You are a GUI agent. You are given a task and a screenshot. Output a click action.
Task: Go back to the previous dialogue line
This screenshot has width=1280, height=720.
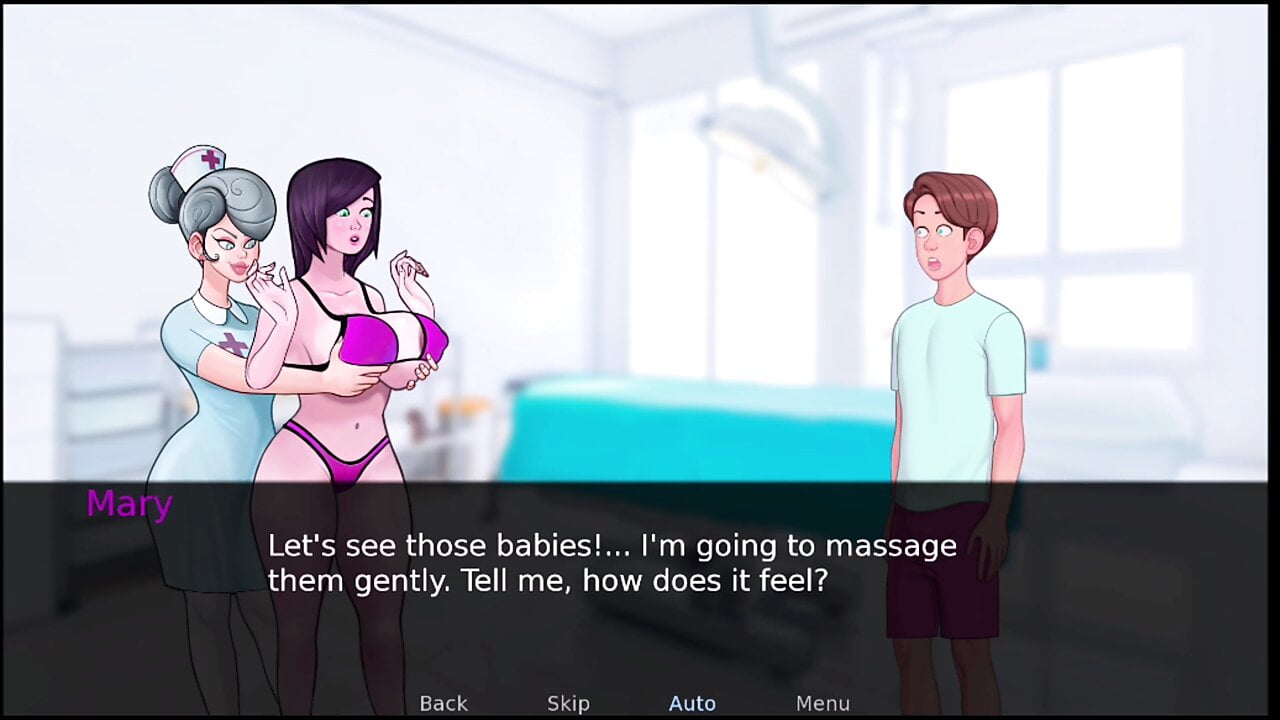(443, 703)
